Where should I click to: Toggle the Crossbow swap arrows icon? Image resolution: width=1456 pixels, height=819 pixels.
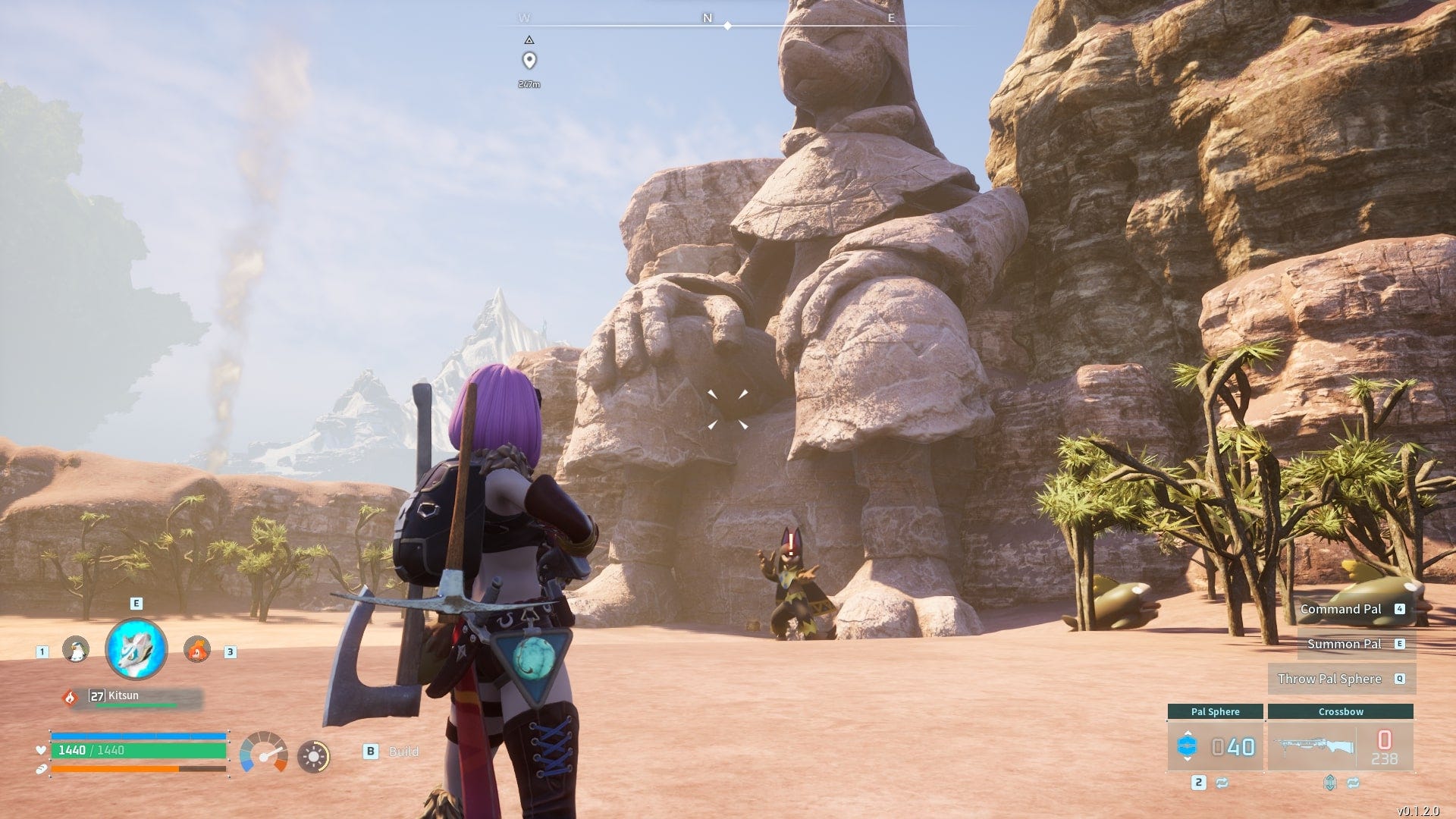pos(1353,783)
